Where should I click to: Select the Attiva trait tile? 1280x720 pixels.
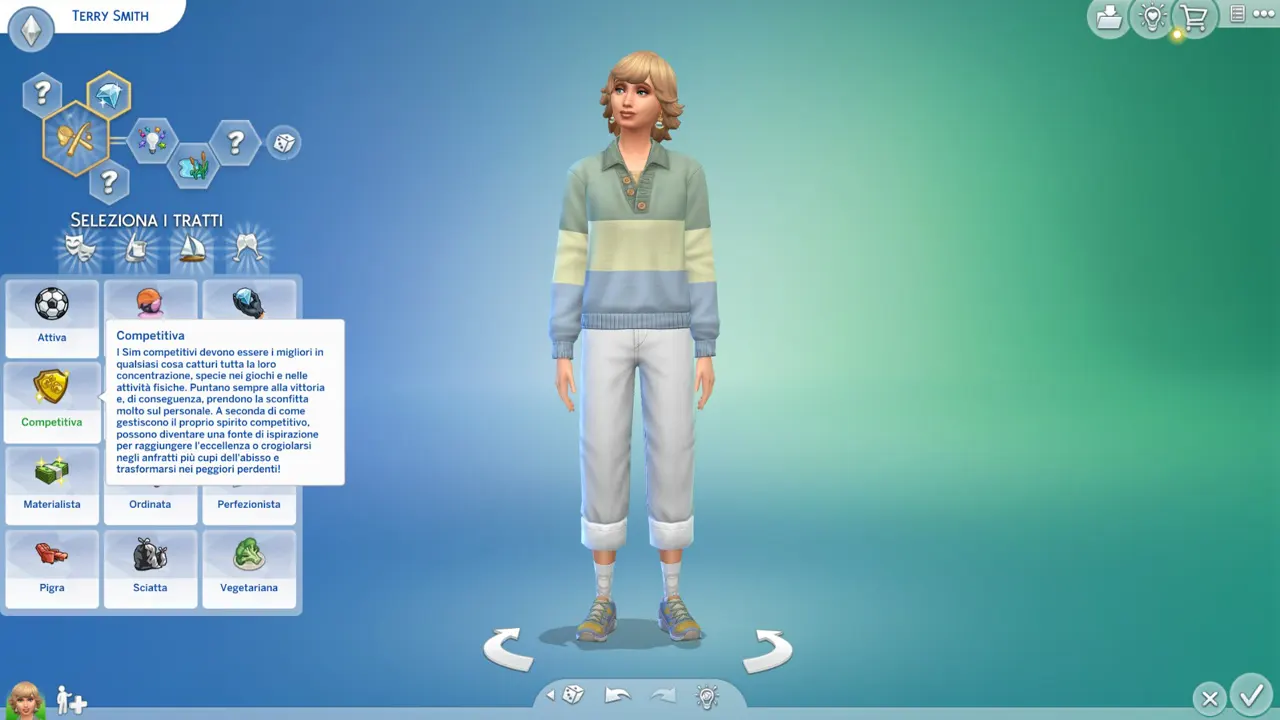pyautogui.click(x=52, y=317)
